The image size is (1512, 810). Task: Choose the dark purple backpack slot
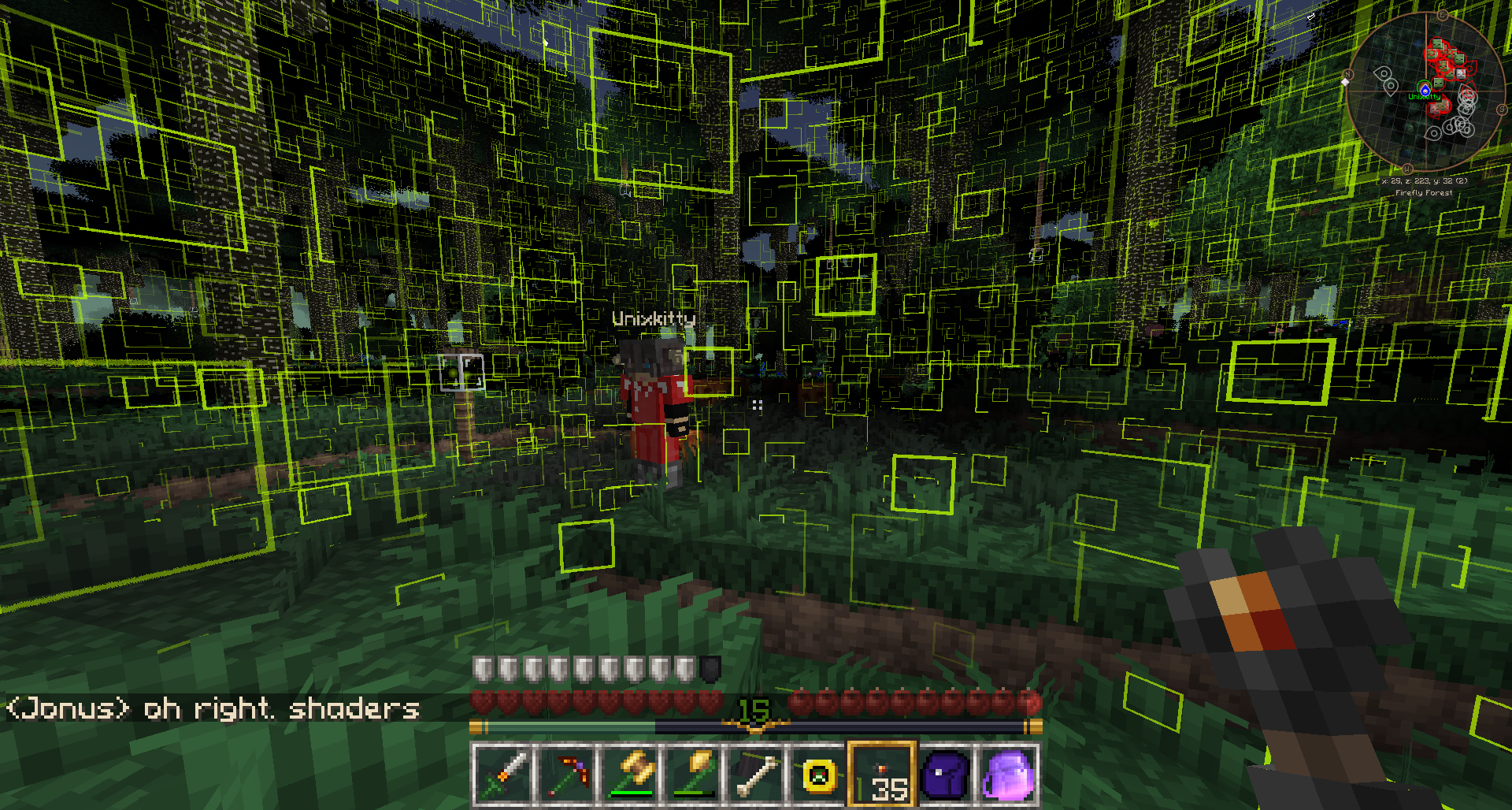[945, 775]
